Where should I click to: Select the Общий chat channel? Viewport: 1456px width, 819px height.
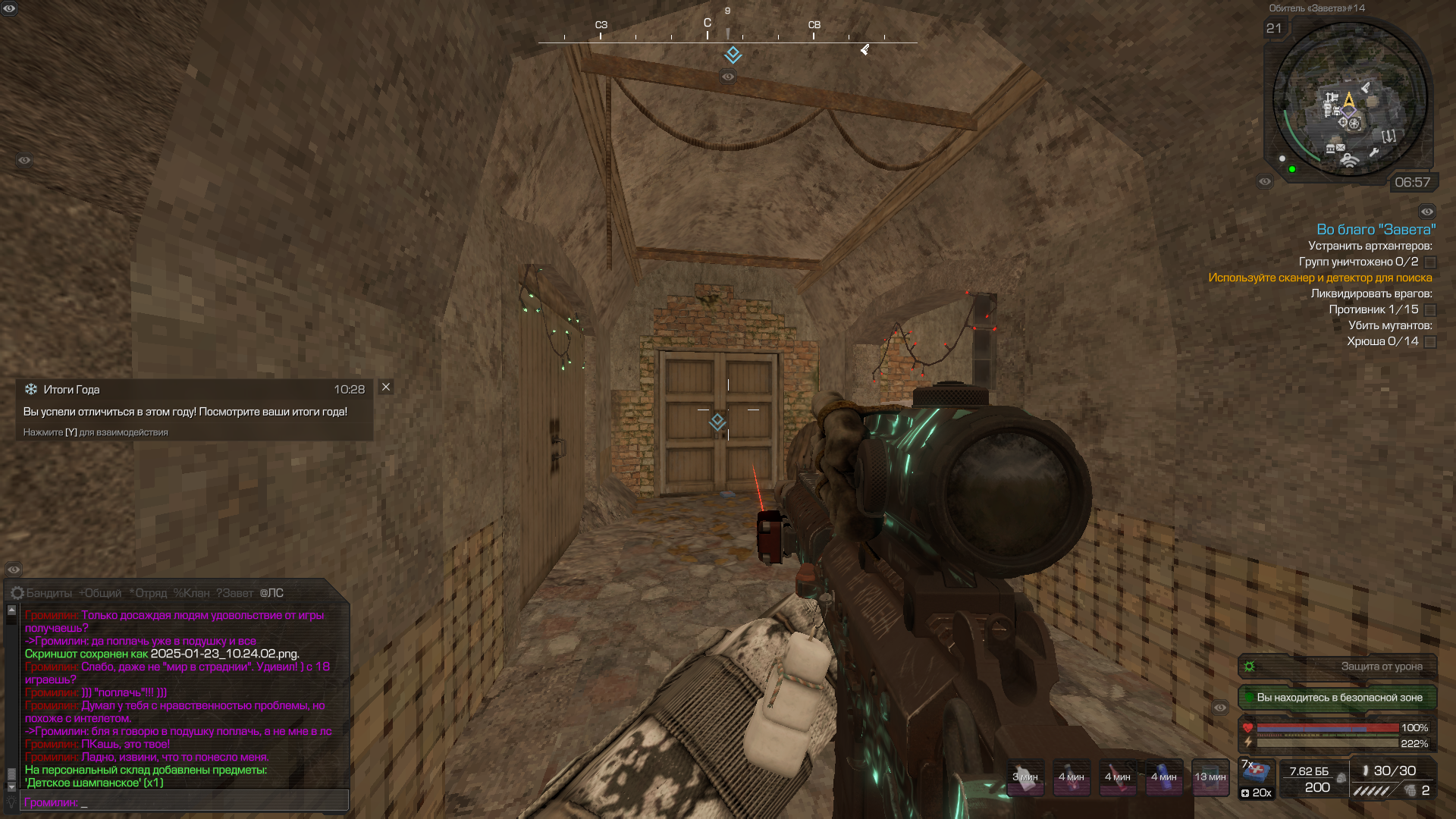[100, 593]
